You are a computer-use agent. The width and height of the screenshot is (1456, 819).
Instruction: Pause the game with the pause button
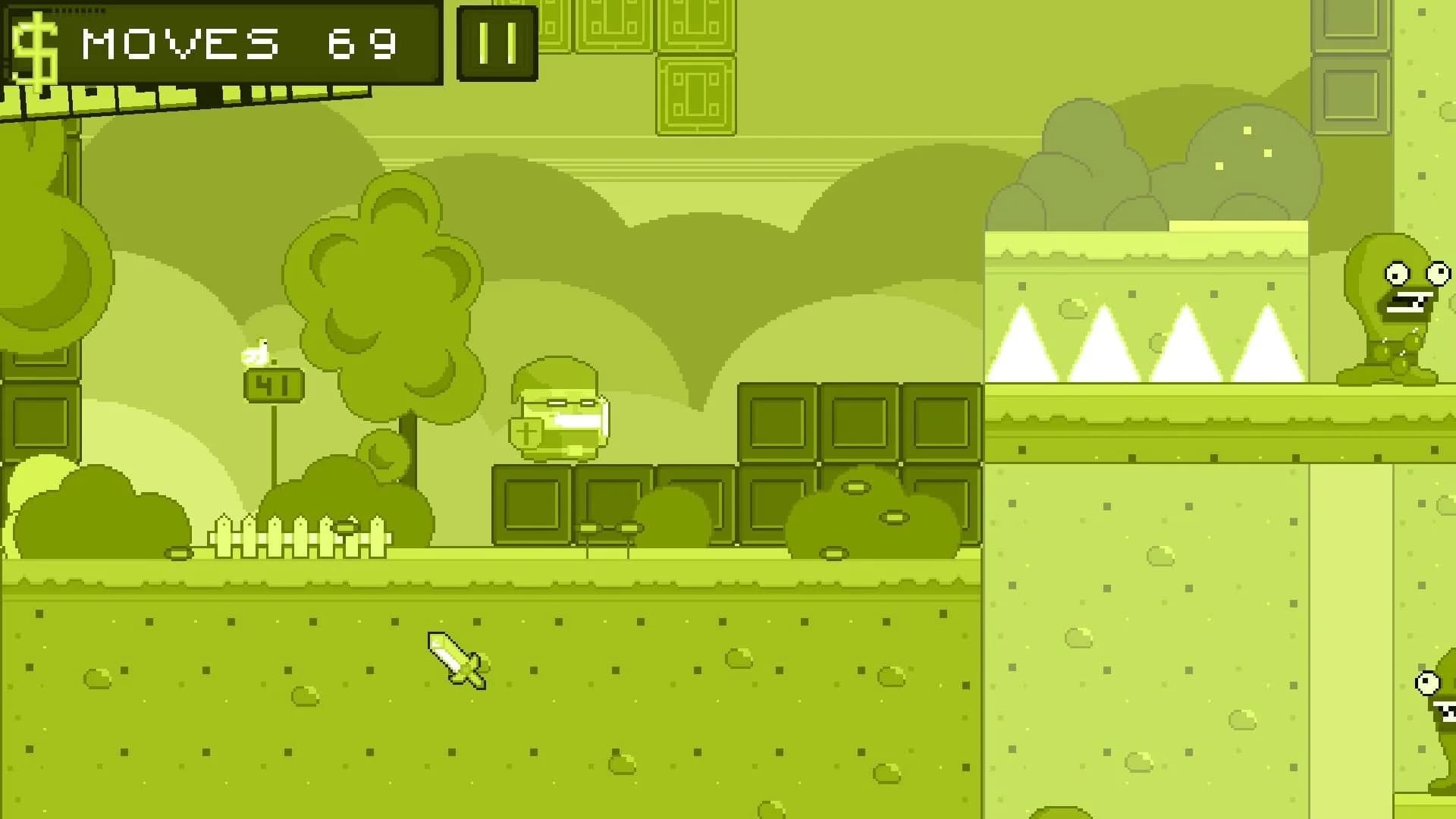click(x=495, y=42)
